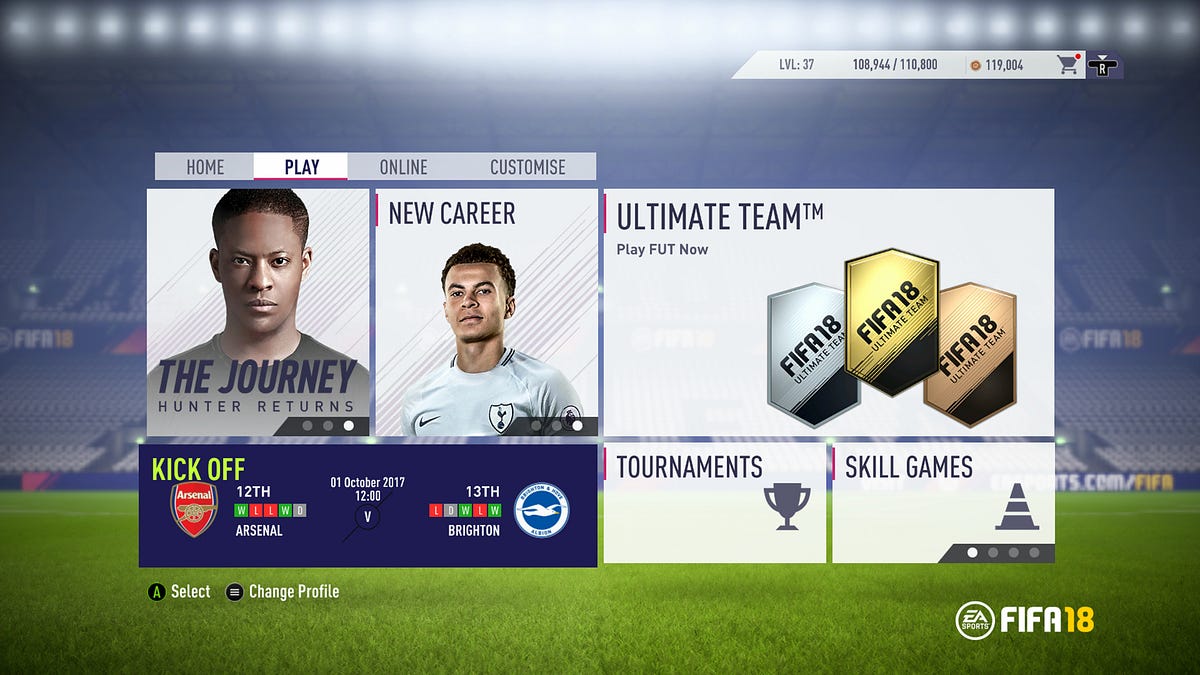Screen dimensions: 1200x675
Task: Open the Online tab
Action: point(403,167)
